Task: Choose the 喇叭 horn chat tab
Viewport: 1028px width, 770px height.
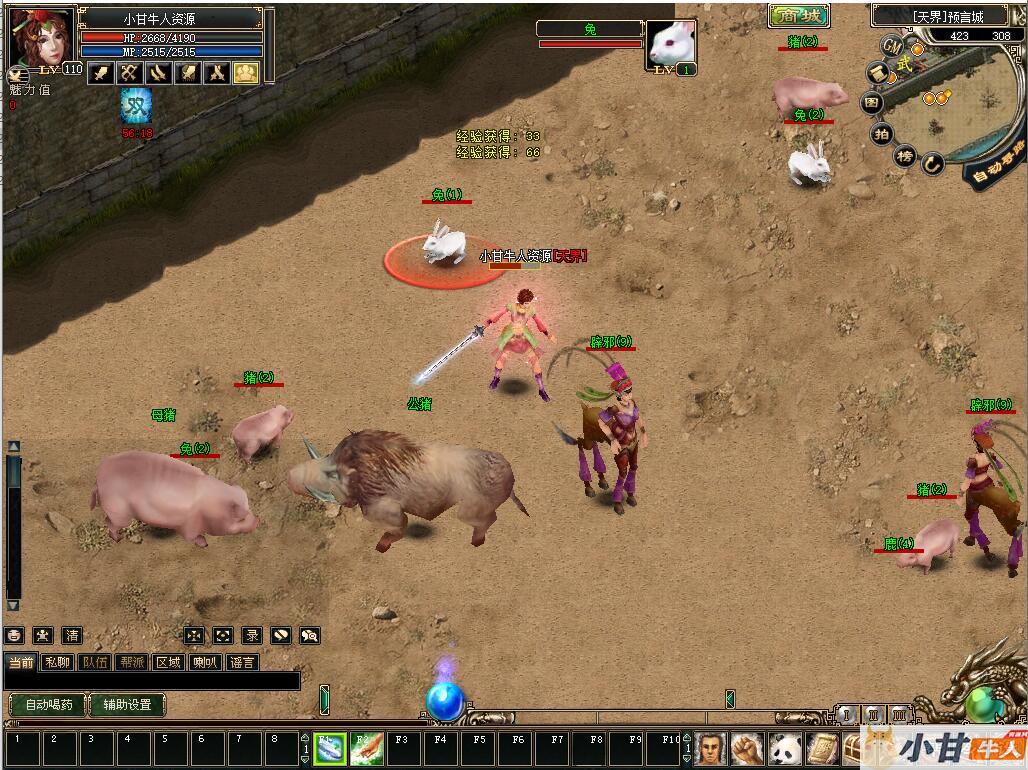Action: click(x=205, y=662)
